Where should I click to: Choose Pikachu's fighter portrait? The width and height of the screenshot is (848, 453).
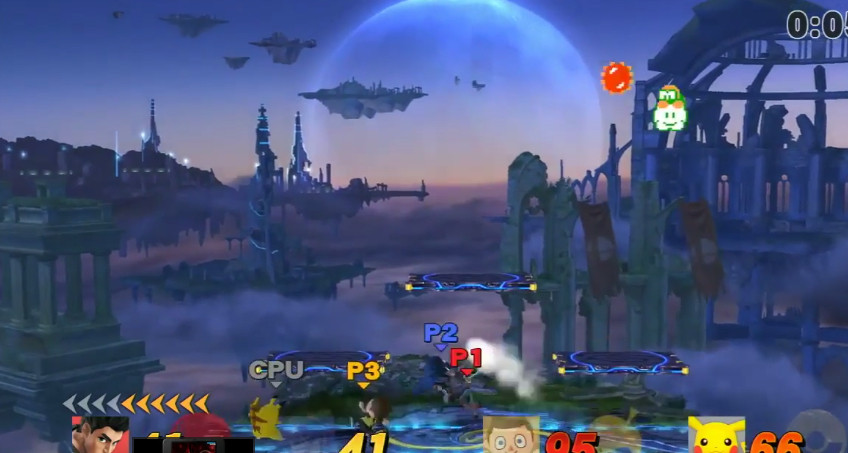tap(716, 436)
